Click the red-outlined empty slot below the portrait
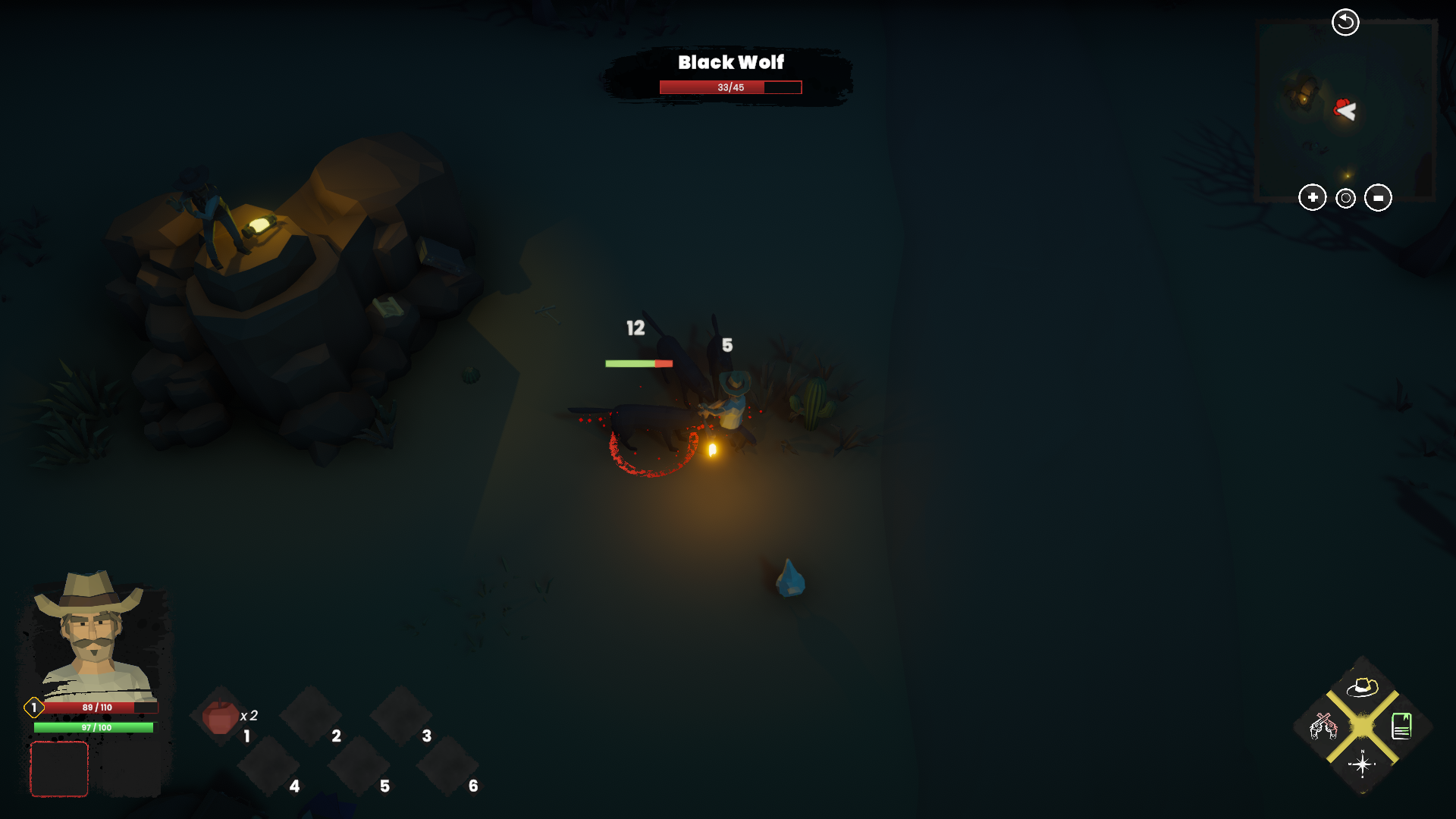The width and height of the screenshot is (1456, 819). pos(59,769)
